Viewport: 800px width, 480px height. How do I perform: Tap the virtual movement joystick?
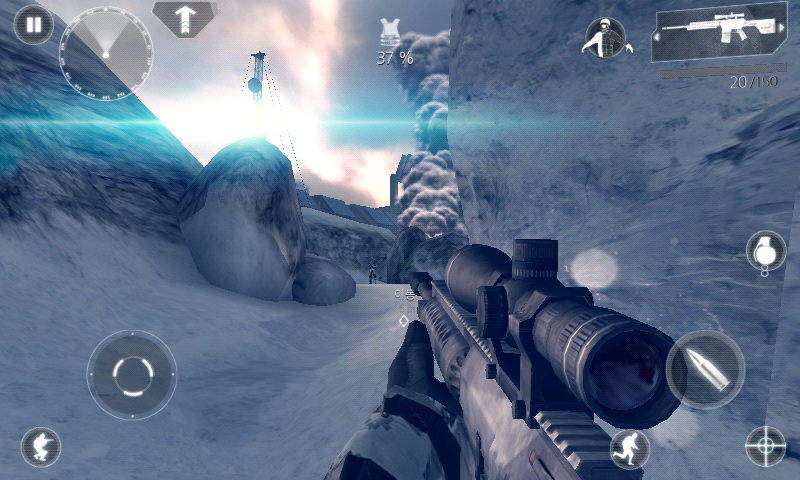point(131,375)
